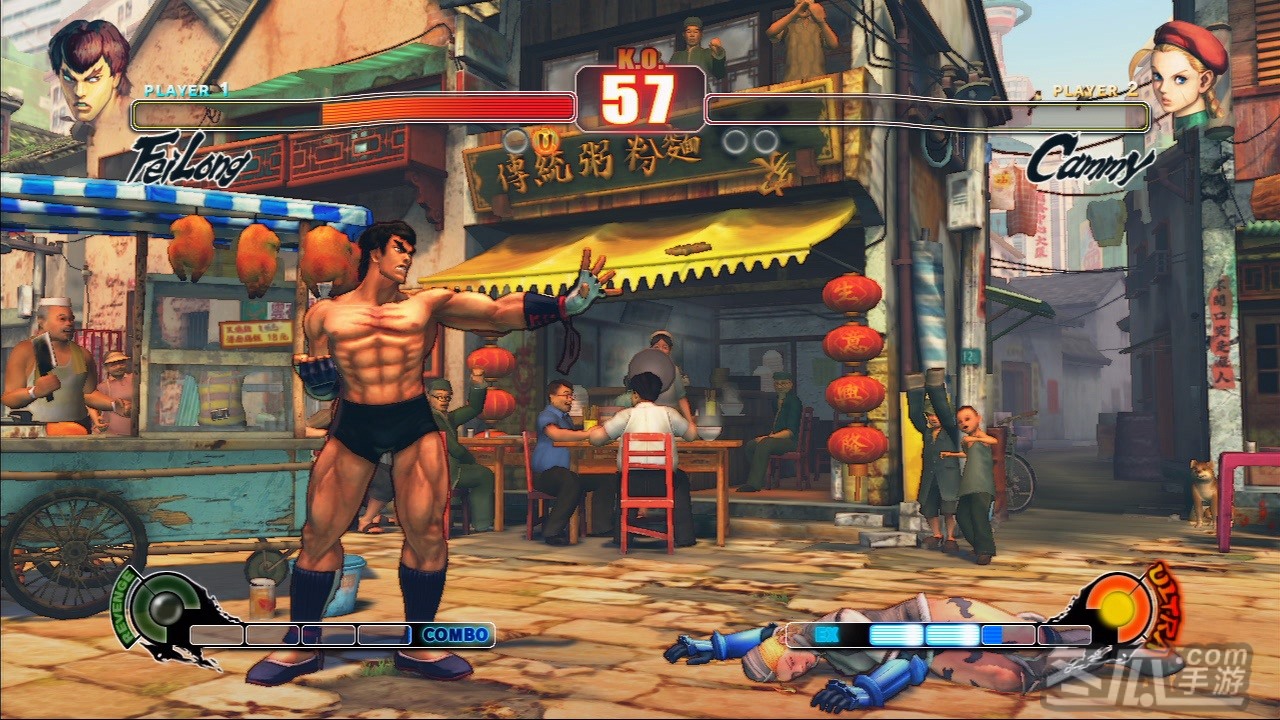Click the filled blue segment of Cammy's EX meter
The image size is (1280, 720).
point(897,634)
